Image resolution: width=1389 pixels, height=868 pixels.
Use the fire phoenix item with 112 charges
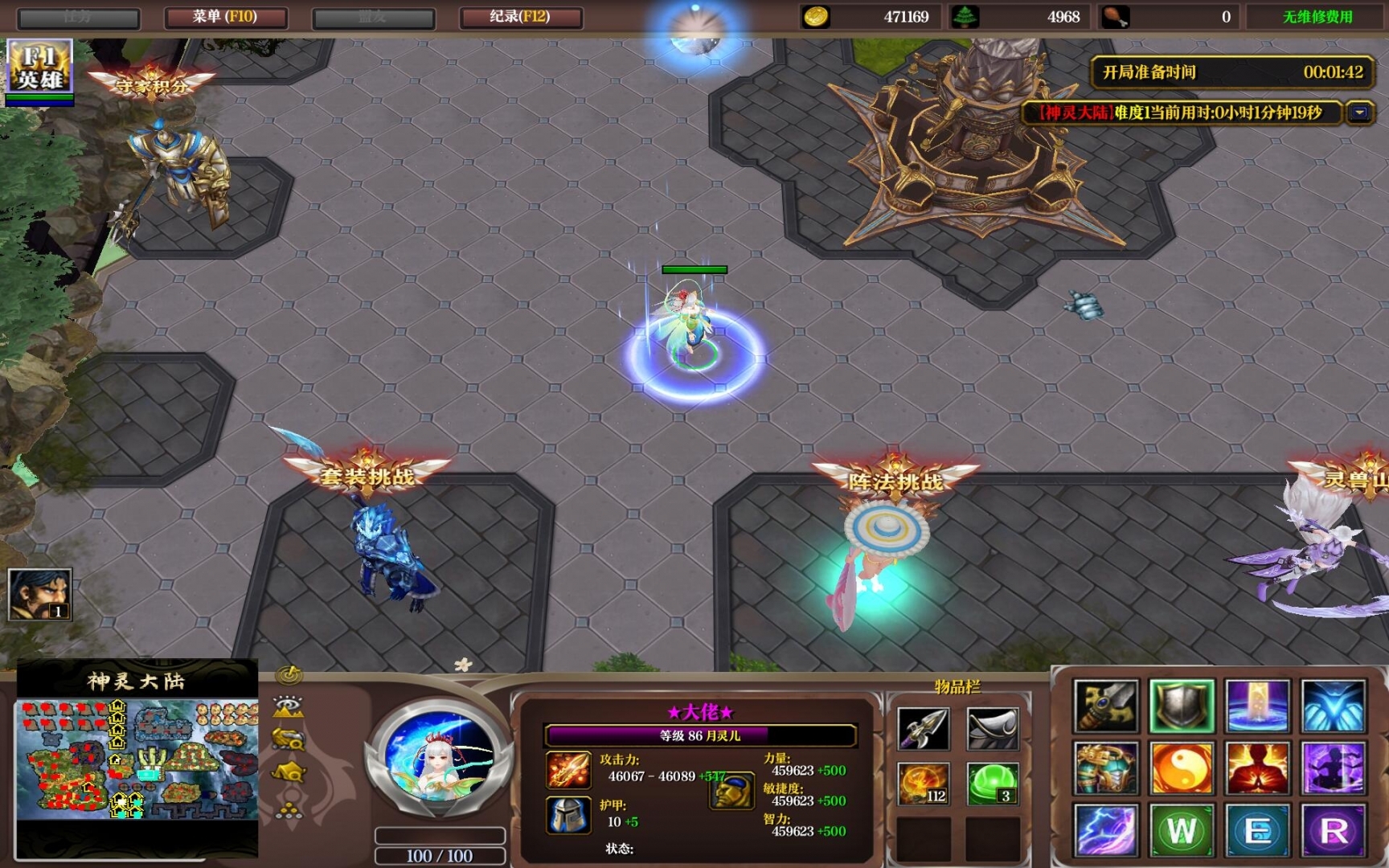(x=923, y=784)
